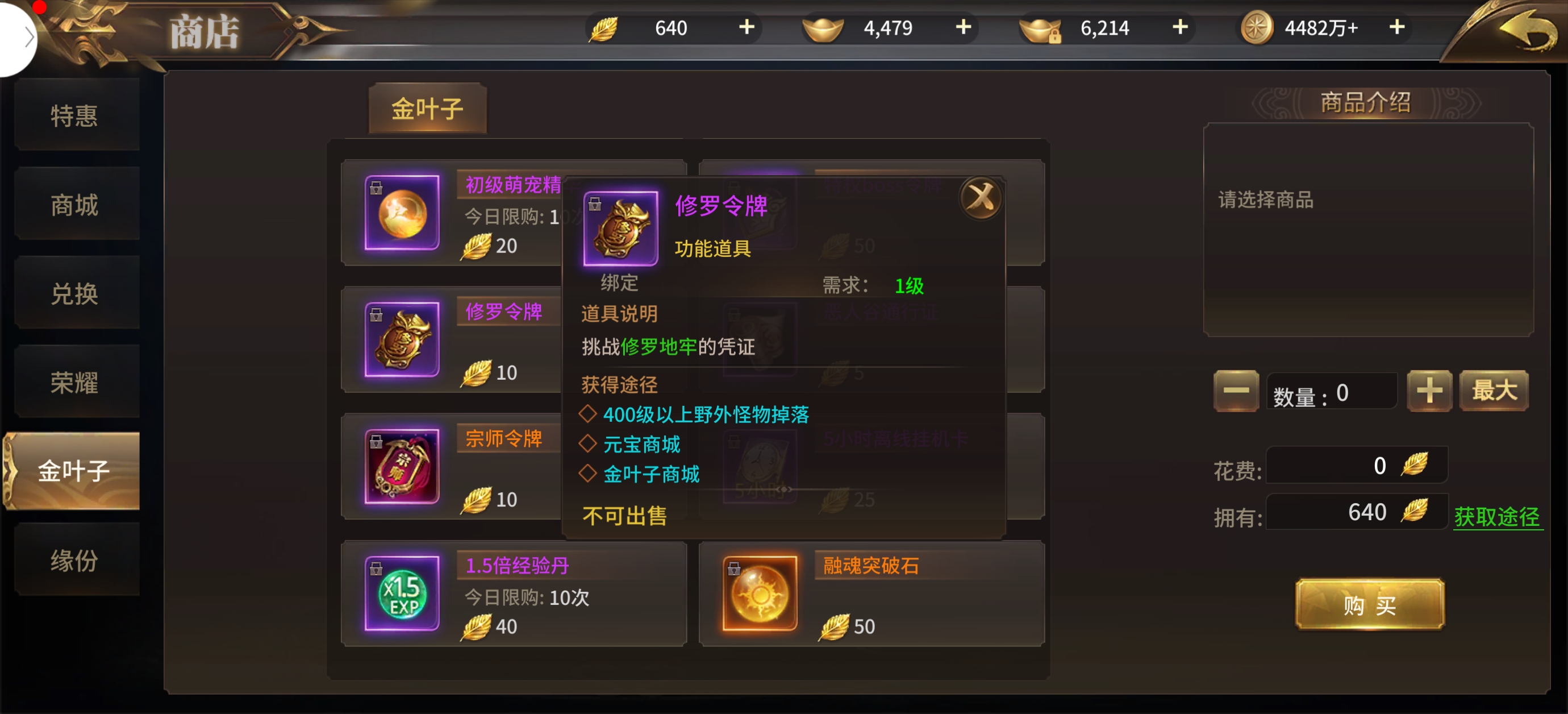Open the 金叶子商城 source link

(650, 474)
